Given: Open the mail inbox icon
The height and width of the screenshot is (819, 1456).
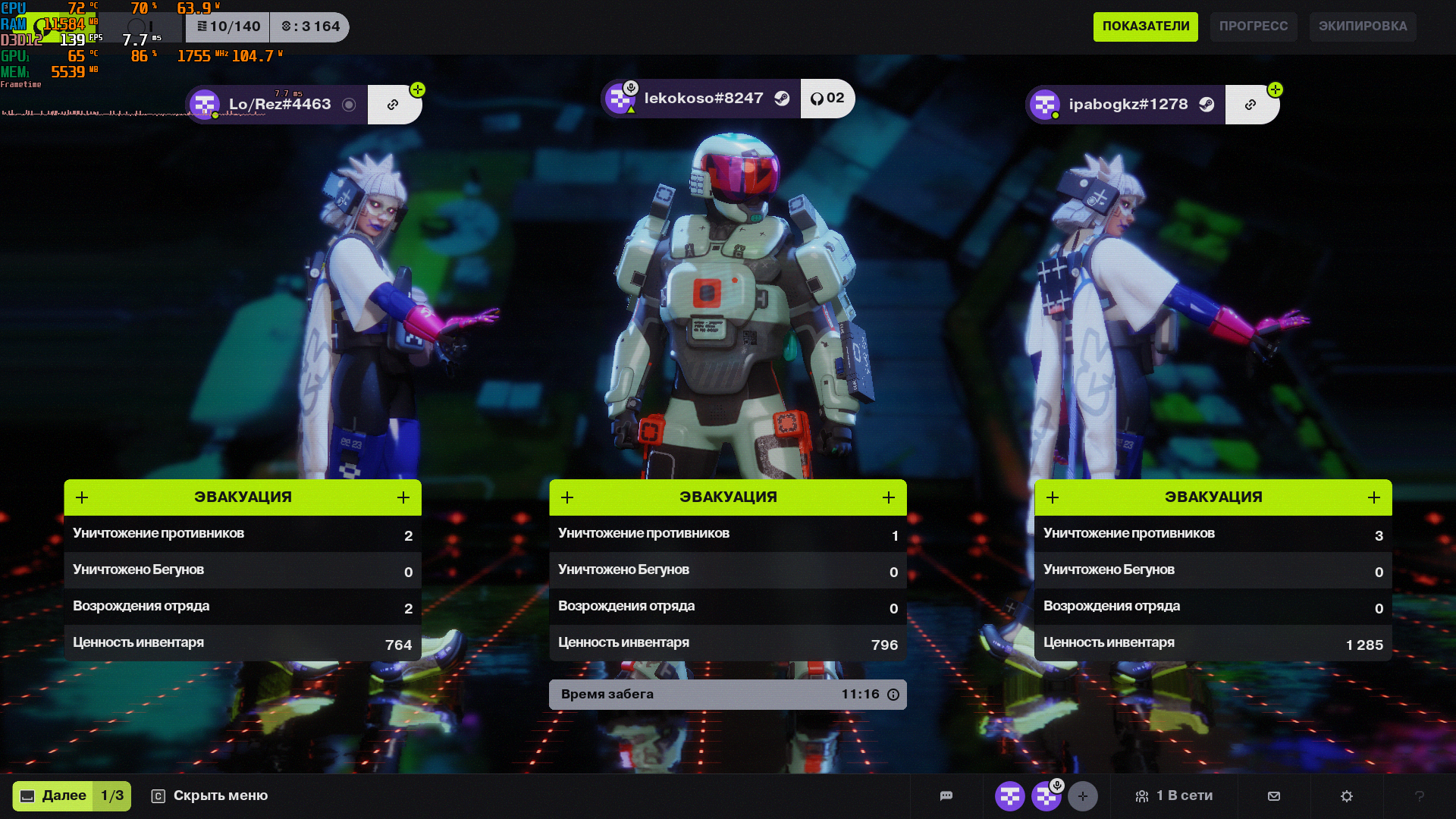Looking at the screenshot, I should 1274,796.
